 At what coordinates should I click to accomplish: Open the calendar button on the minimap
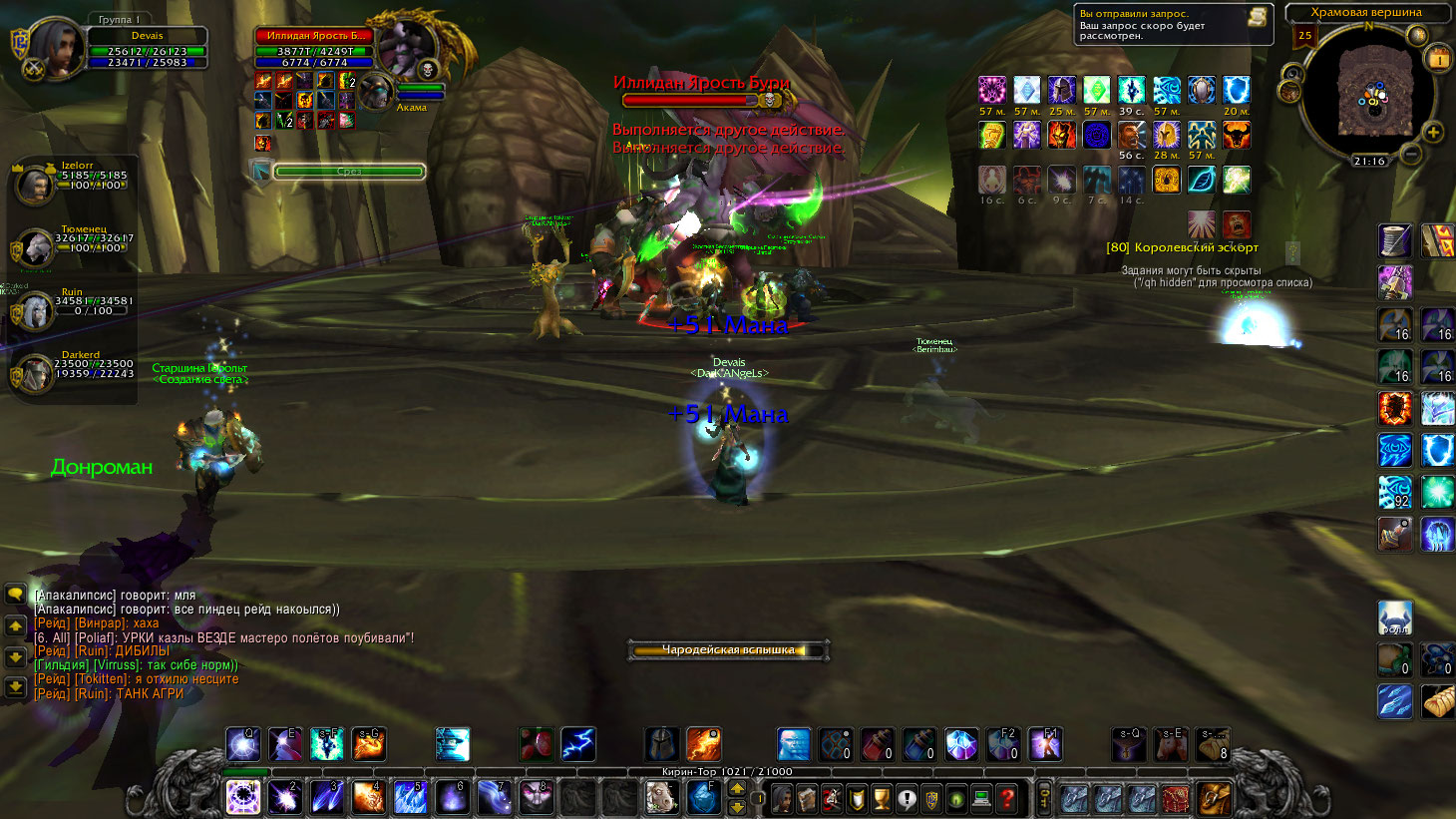point(1439,58)
